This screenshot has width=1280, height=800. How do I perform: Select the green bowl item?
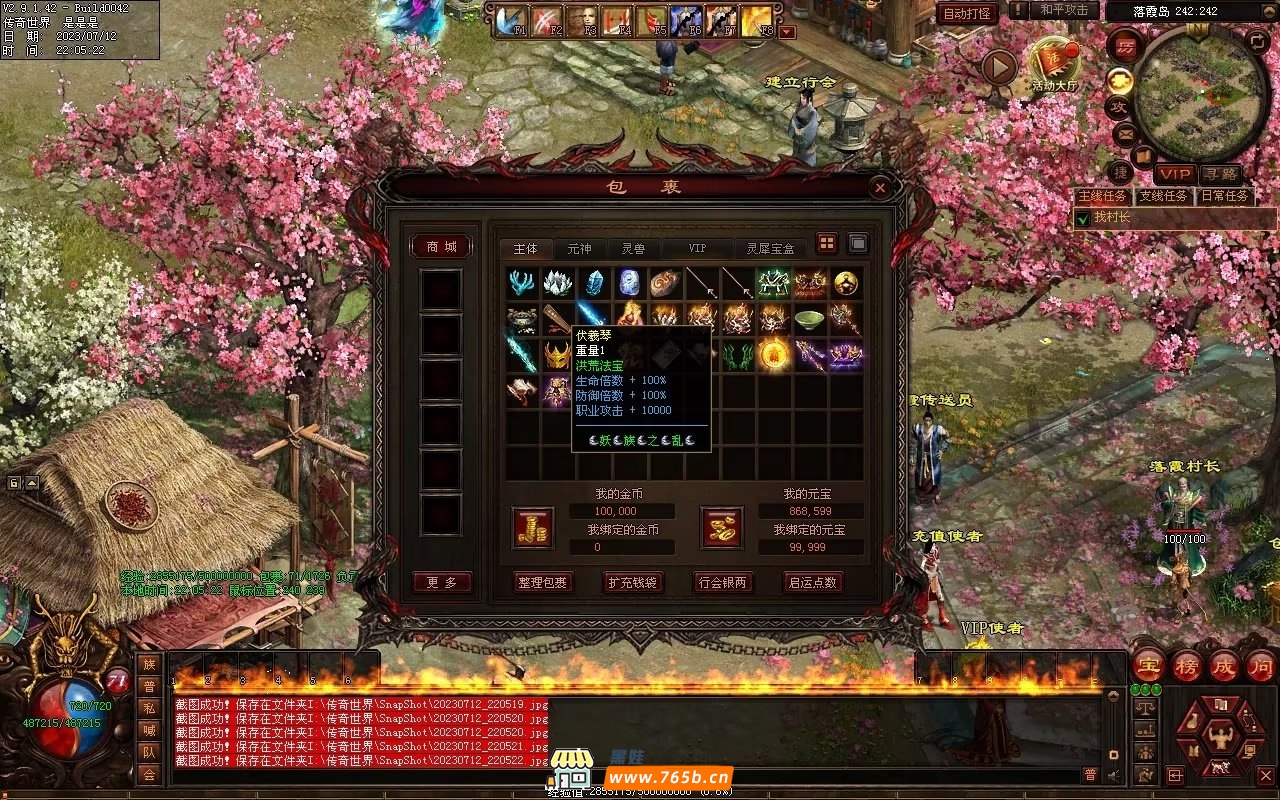pyautogui.click(x=809, y=319)
